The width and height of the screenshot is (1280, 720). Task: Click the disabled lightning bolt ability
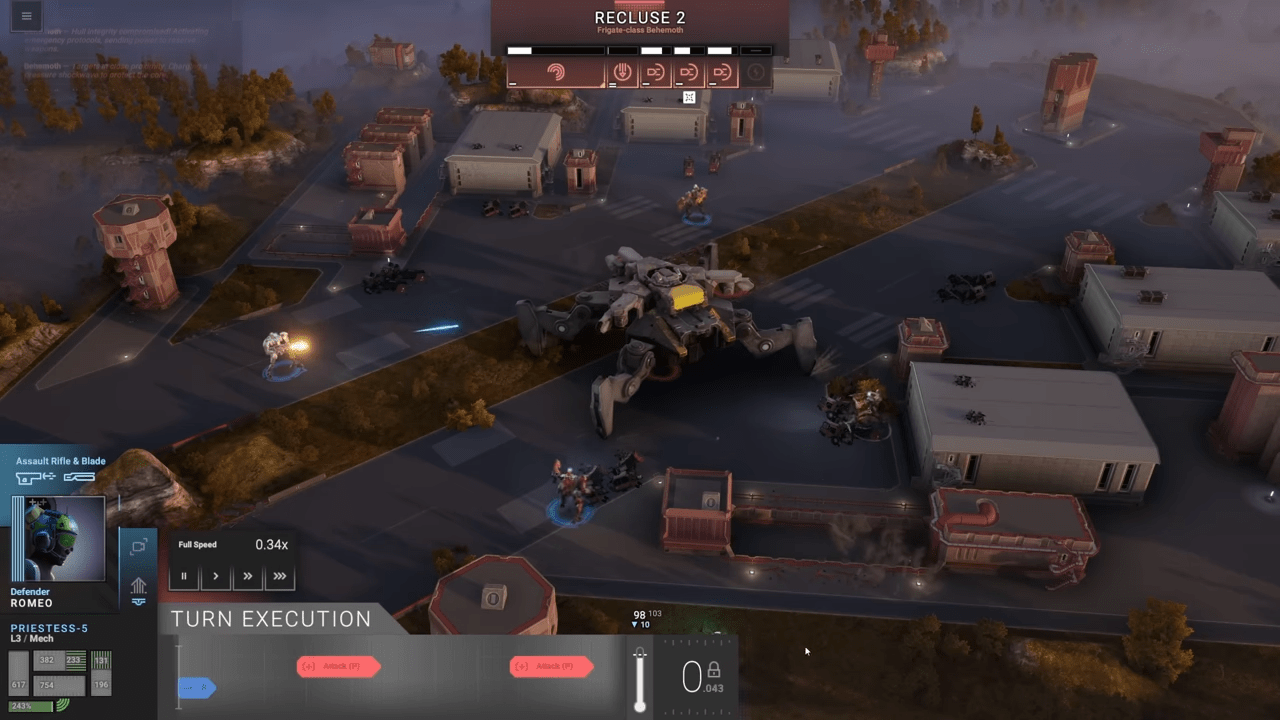pyautogui.click(x=756, y=73)
